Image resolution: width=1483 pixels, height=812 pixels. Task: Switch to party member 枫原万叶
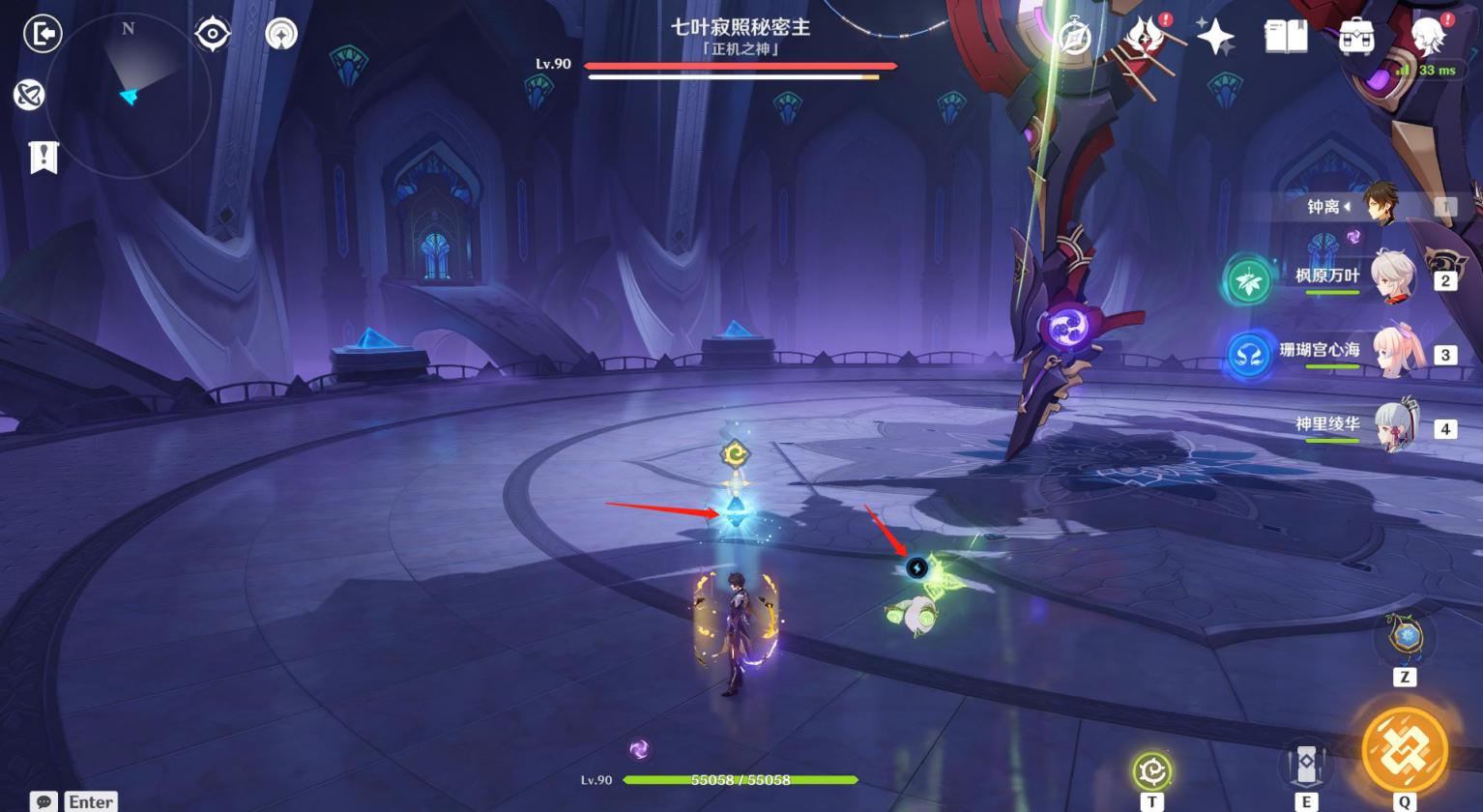[x=1394, y=278]
